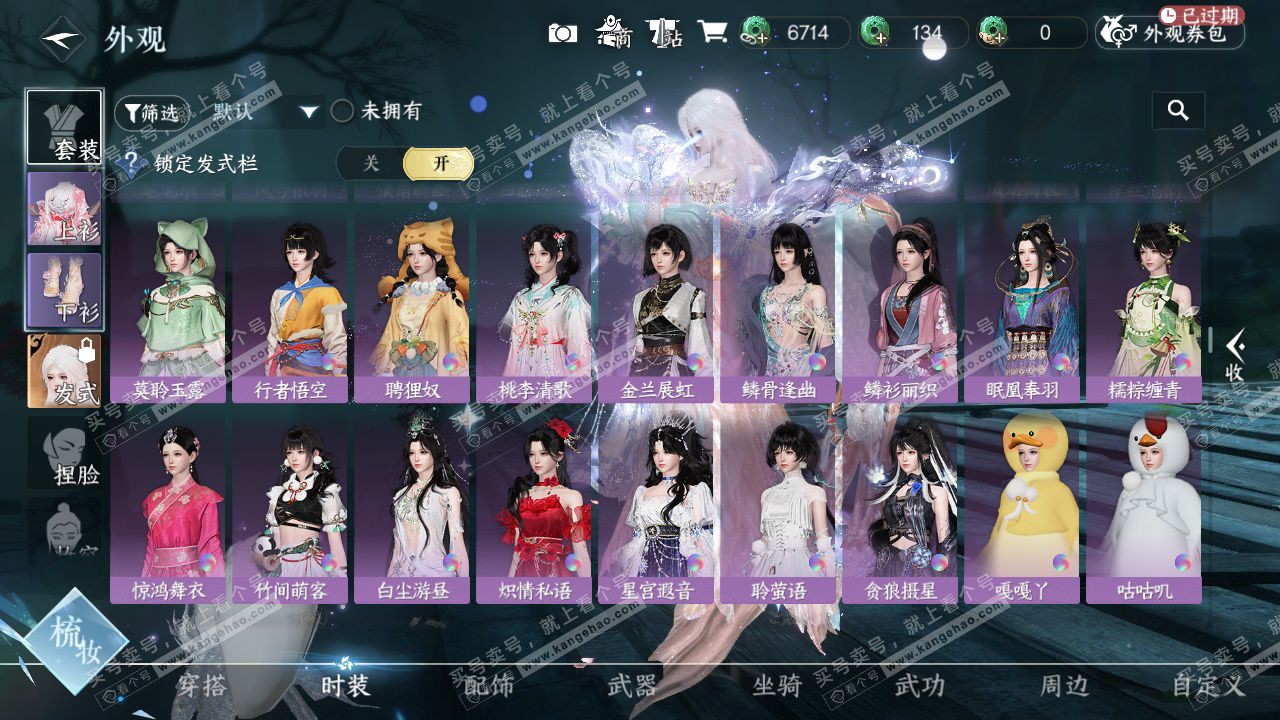
Task: Choose the 金兰展虹 outfit
Action: coord(657,310)
